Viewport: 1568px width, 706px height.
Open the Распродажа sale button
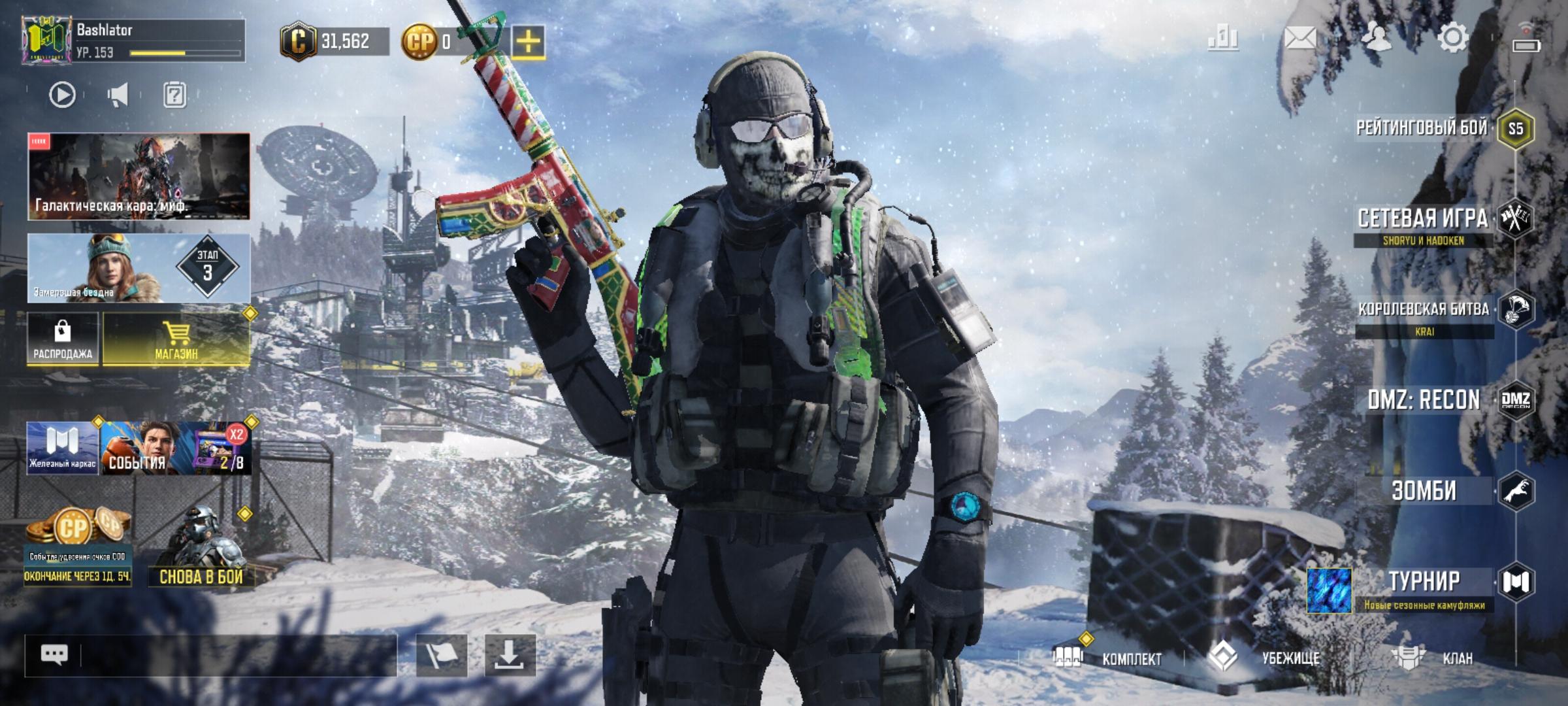click(x=63, y=339)
